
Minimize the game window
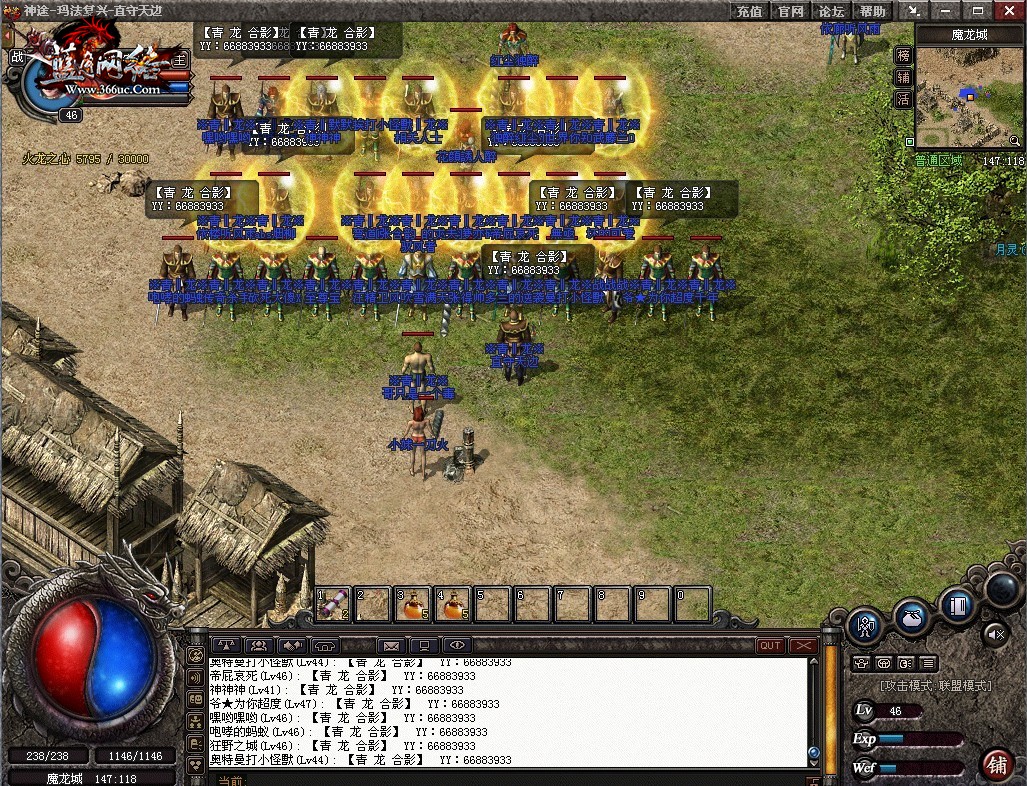[945, 11]
